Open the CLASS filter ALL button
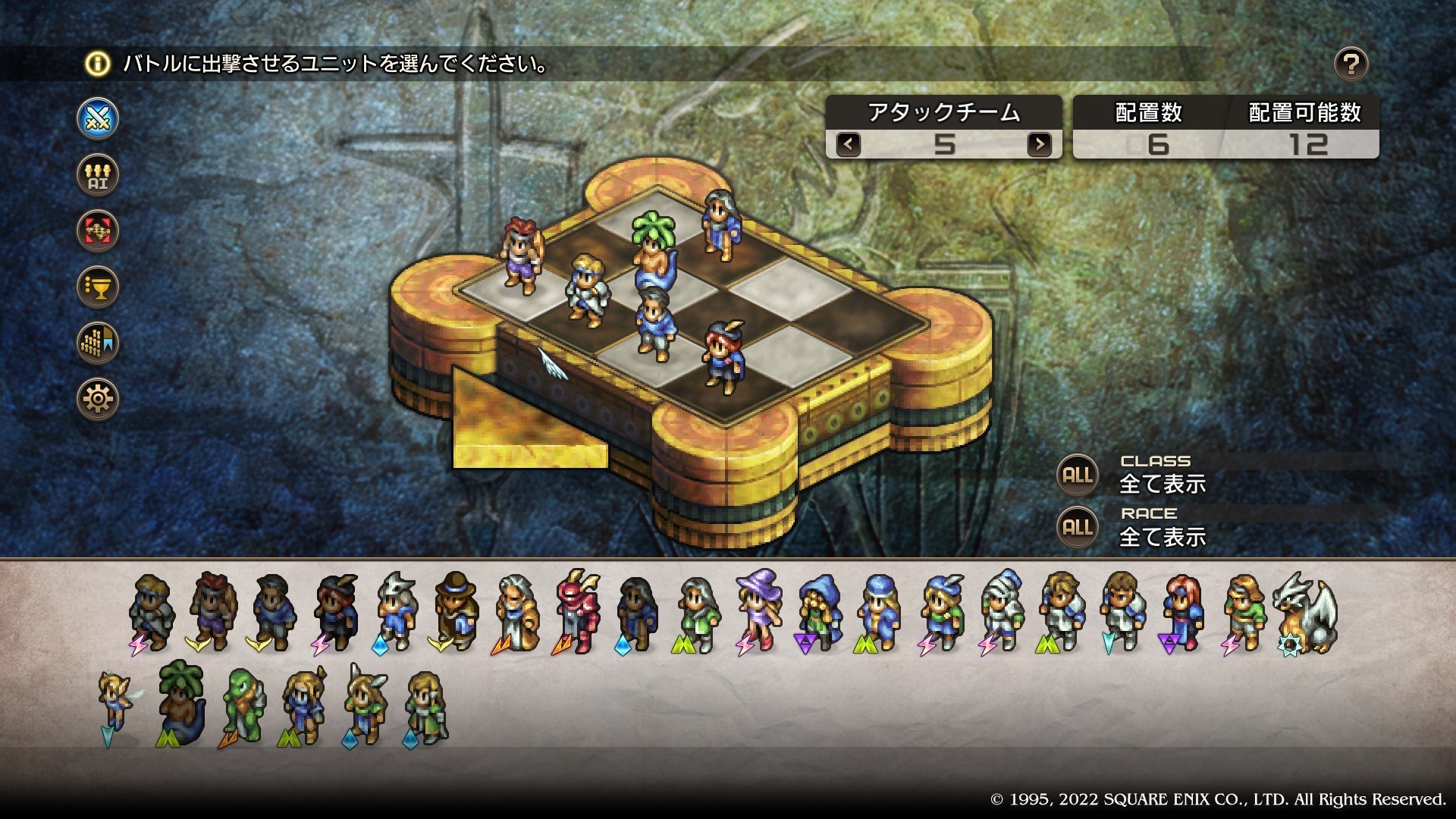Screen dimensions: 1456x819 (x=1077, y=475)
